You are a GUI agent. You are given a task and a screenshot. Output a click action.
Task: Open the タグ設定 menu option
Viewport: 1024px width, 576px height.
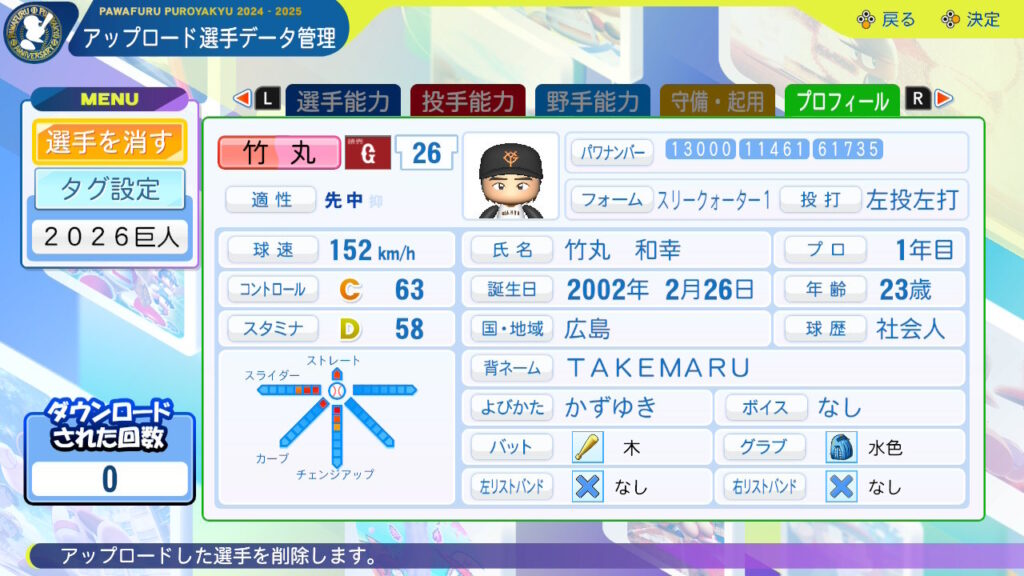[x=109, y=188]
